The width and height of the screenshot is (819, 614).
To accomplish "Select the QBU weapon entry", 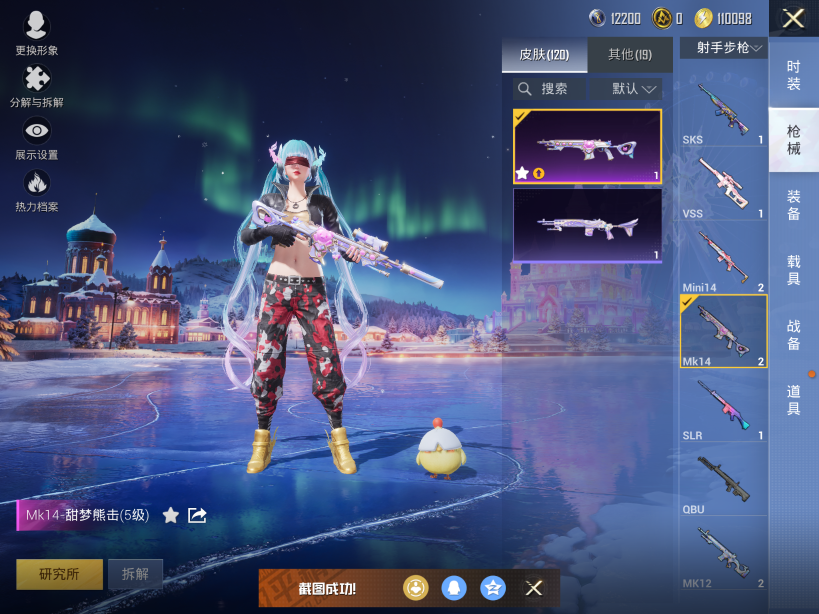I will pos(723,481).
